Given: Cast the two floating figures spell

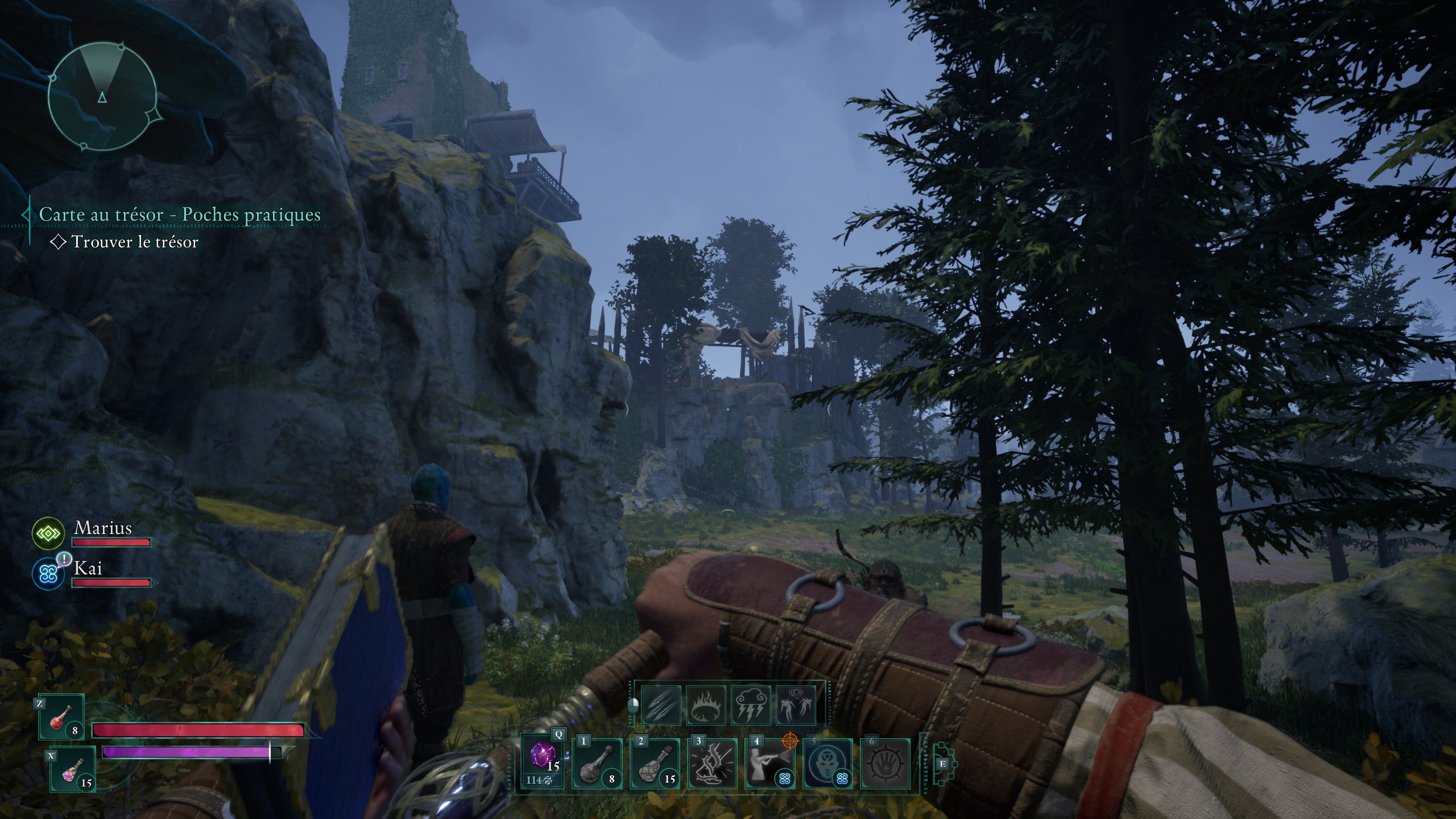Looking at the screenshot, I should (796, 706).
